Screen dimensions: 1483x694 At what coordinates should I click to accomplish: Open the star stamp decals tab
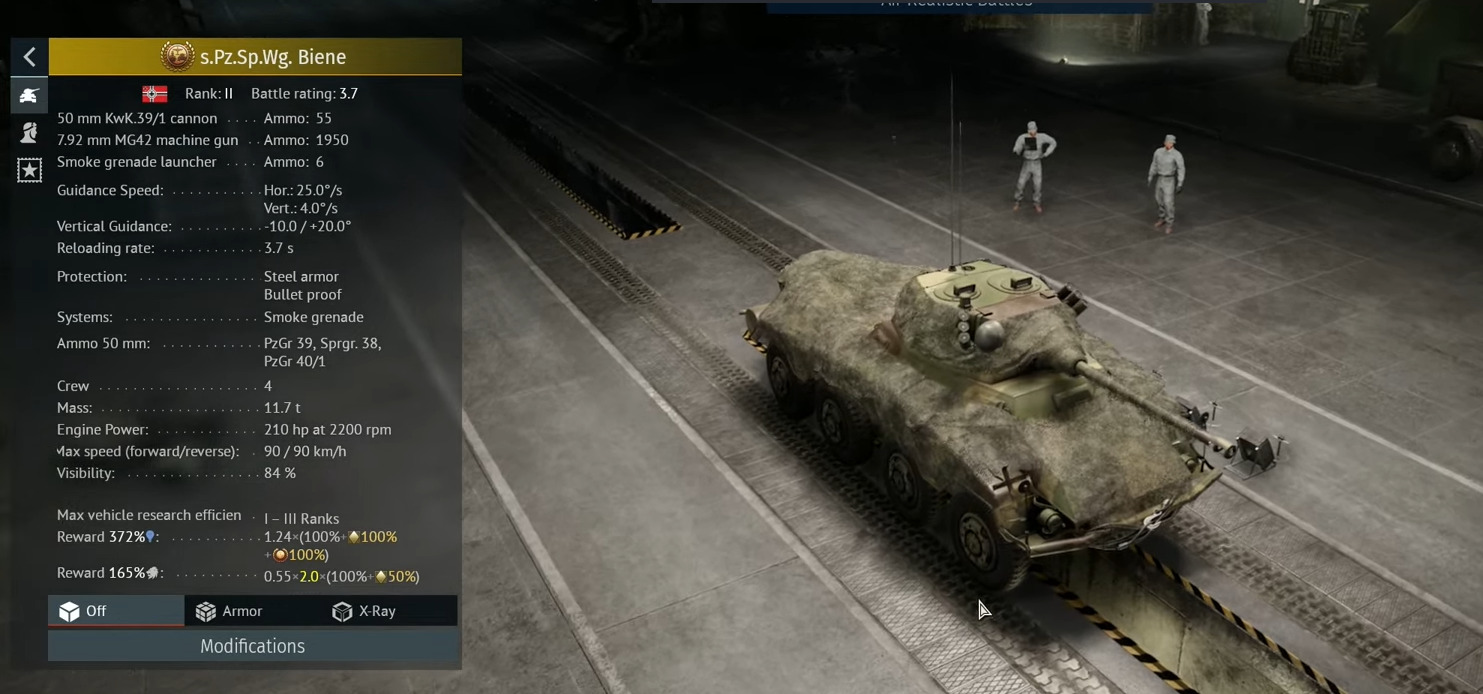pyautogui.click(x=29, y=170)
